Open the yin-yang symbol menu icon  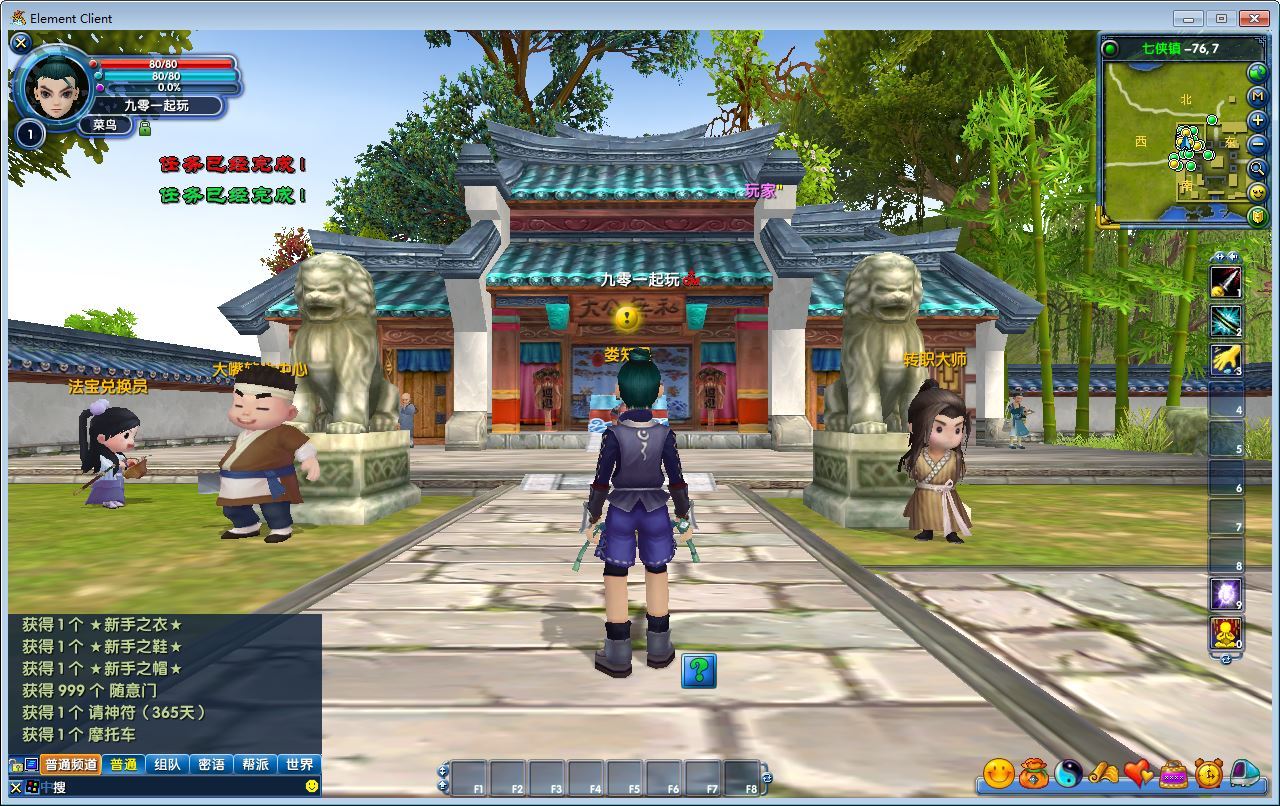pos(1069,773)
